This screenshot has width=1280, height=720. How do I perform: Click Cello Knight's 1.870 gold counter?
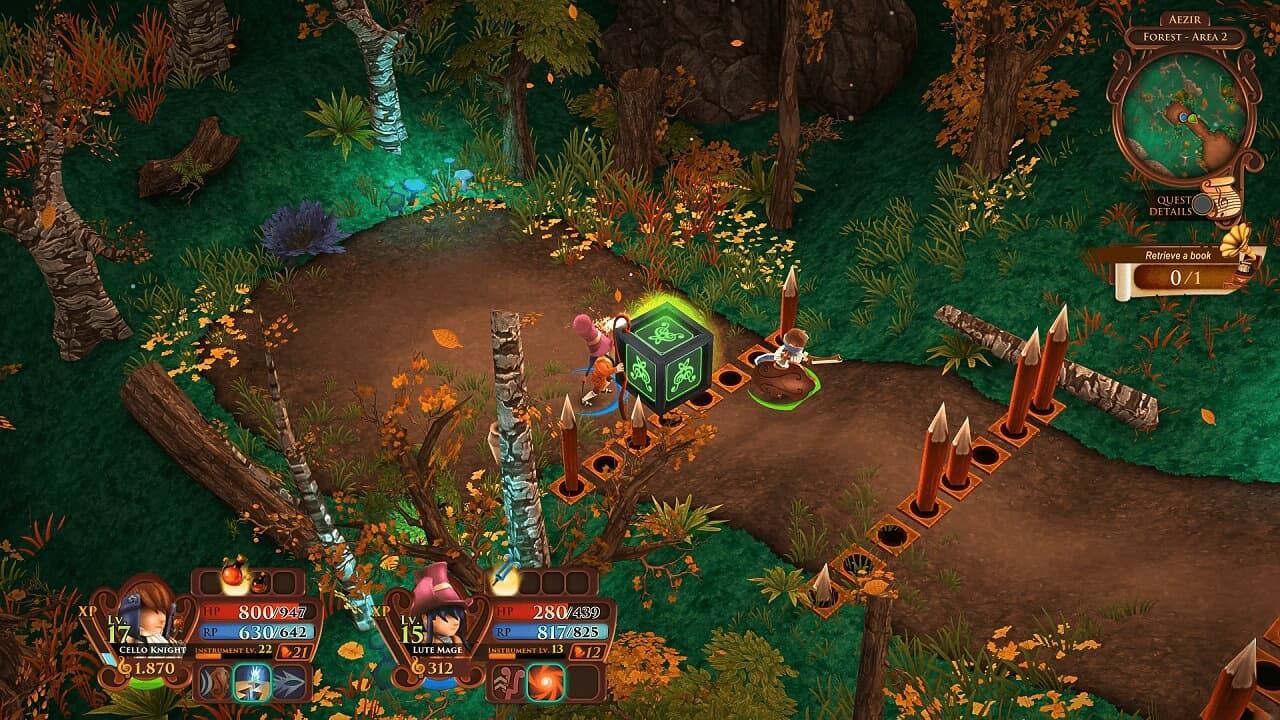[155, 666]
